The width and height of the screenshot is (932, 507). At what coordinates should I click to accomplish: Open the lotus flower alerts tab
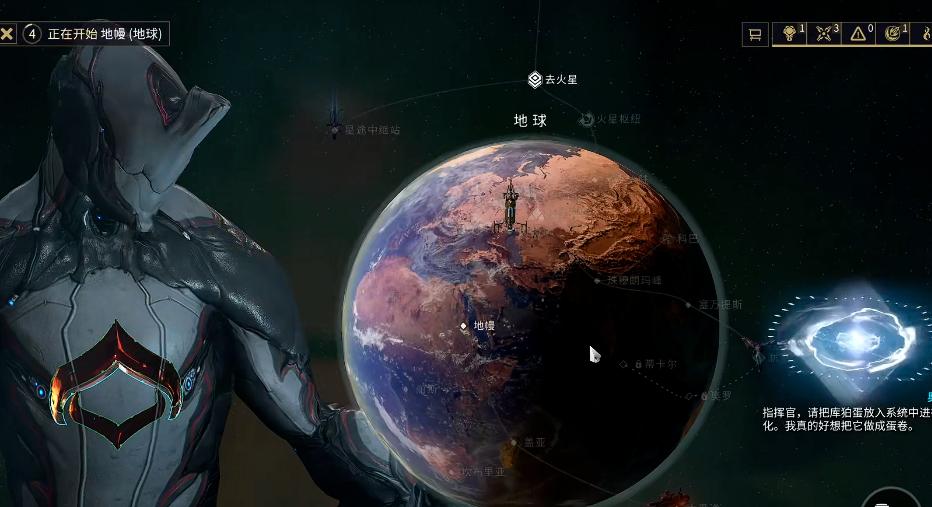point(790,34)
